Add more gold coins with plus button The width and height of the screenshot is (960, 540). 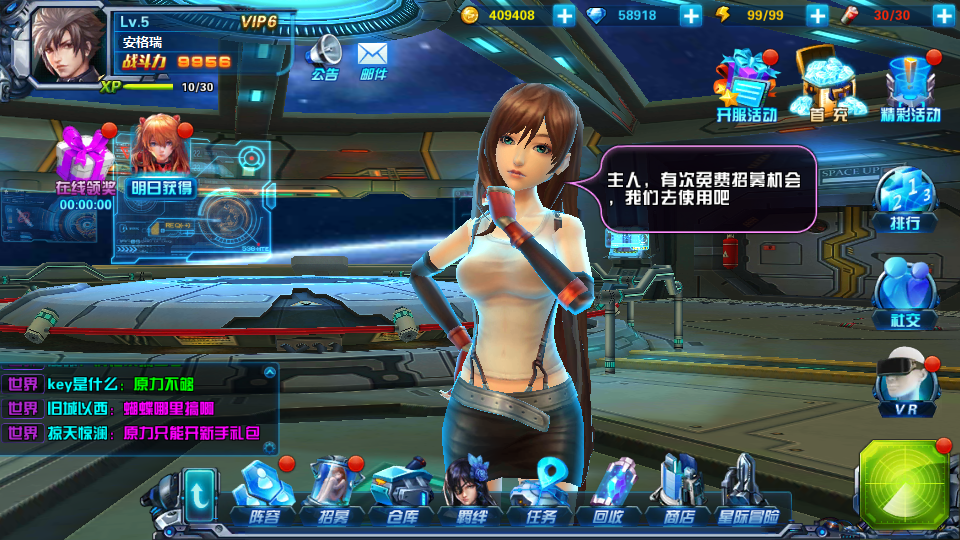click(564, 15)
